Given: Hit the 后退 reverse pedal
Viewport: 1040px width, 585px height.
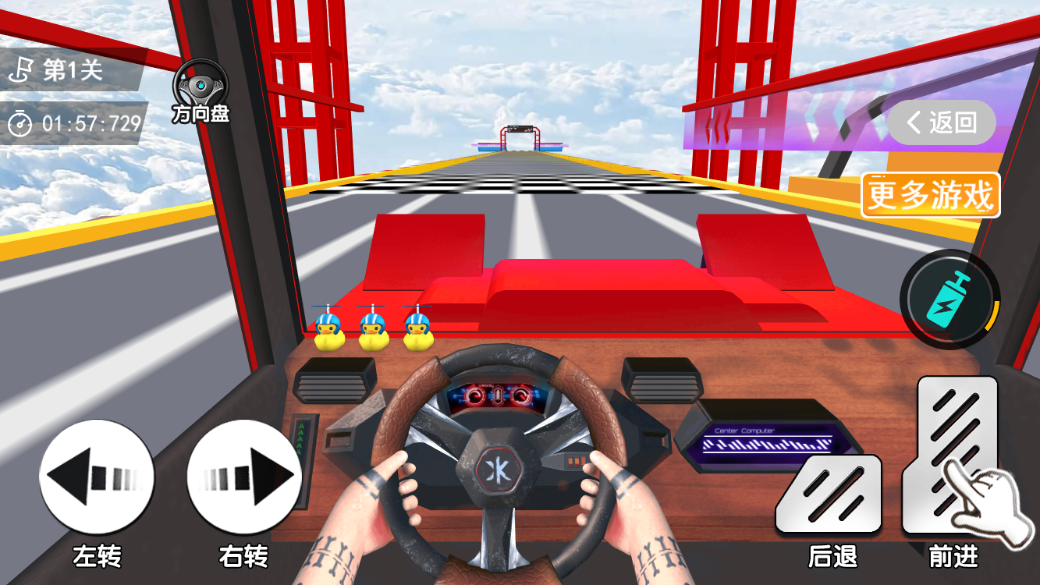Looking at the screenshot, I should 829,494.
